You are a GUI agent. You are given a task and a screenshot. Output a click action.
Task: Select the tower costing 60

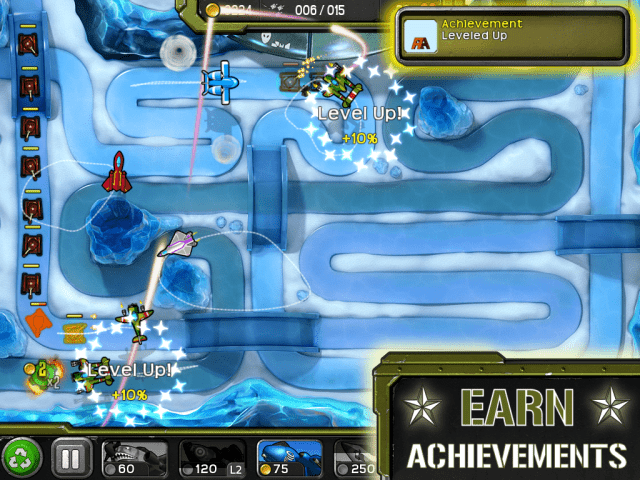coord(134,459)
